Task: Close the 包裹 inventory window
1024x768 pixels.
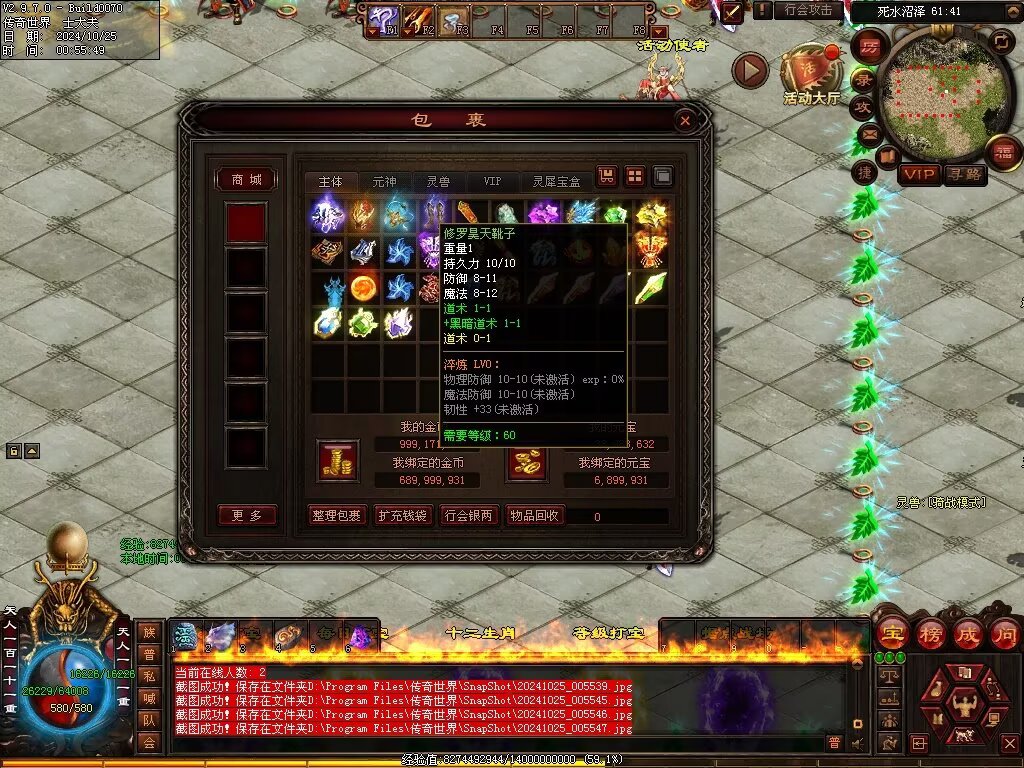Action: (685, 121)
